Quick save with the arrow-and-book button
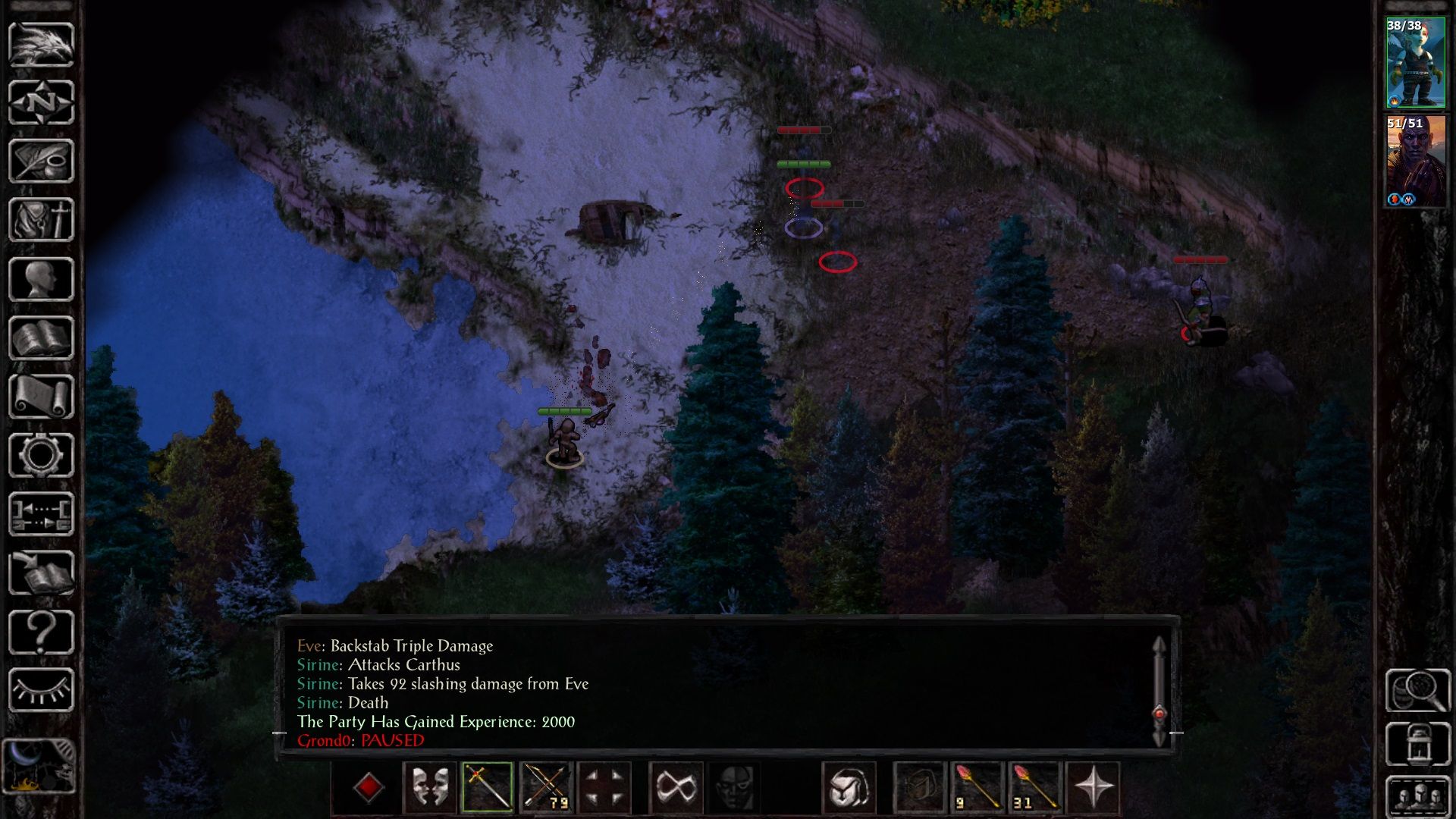1456x819 pixels. pyautogui.click(x=41, y=573)
